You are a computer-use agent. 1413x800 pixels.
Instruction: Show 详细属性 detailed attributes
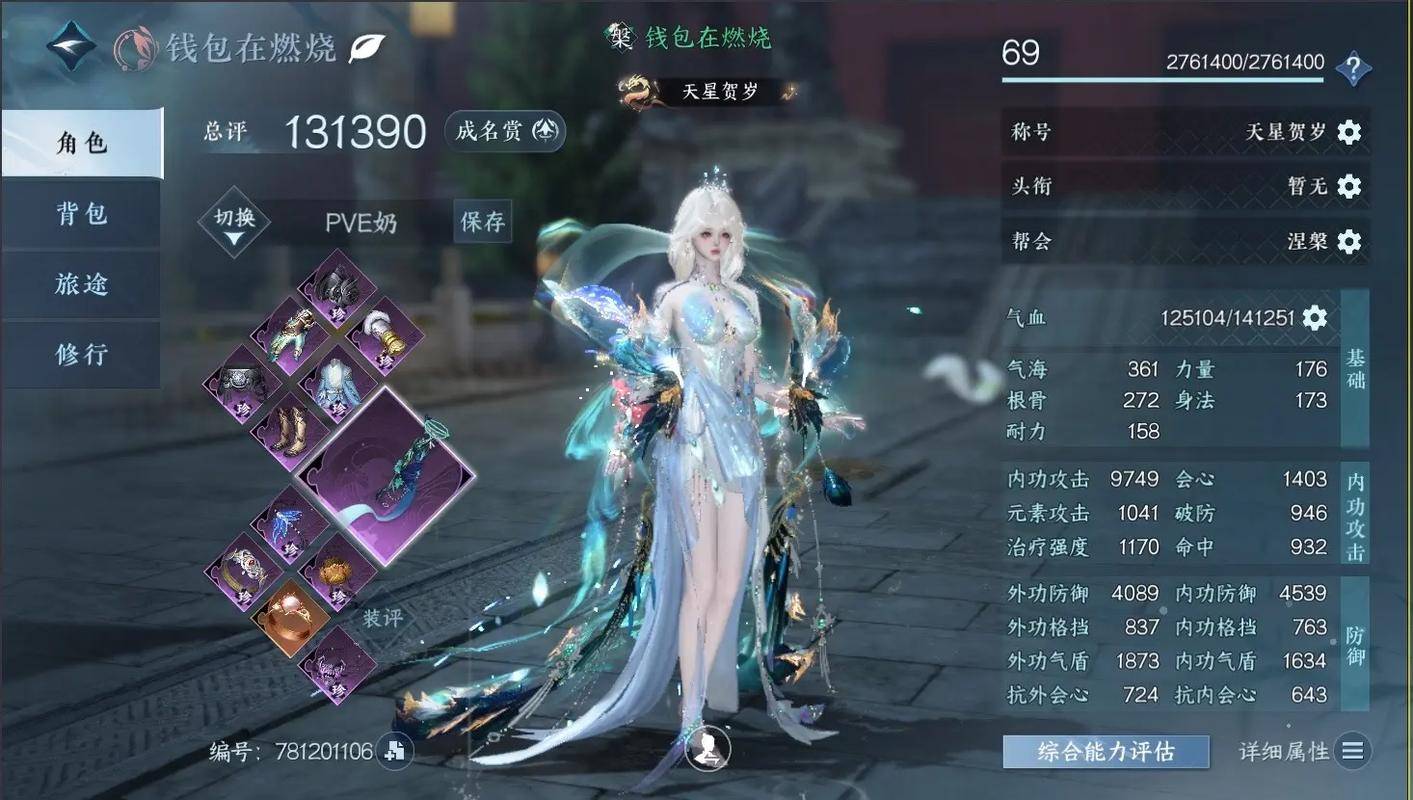click(x=1304, y=751)
